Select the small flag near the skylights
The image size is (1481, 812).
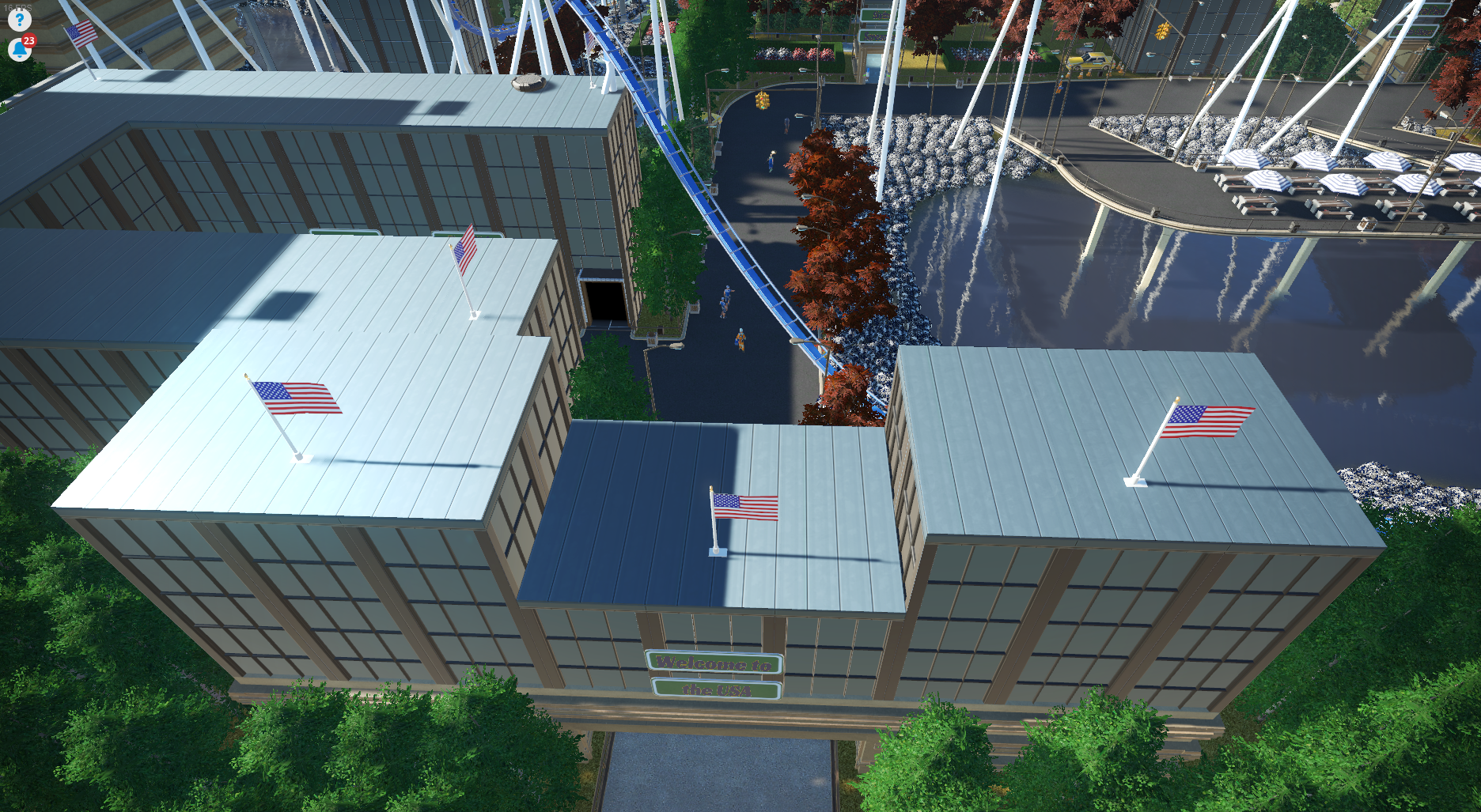click(465, 249)
